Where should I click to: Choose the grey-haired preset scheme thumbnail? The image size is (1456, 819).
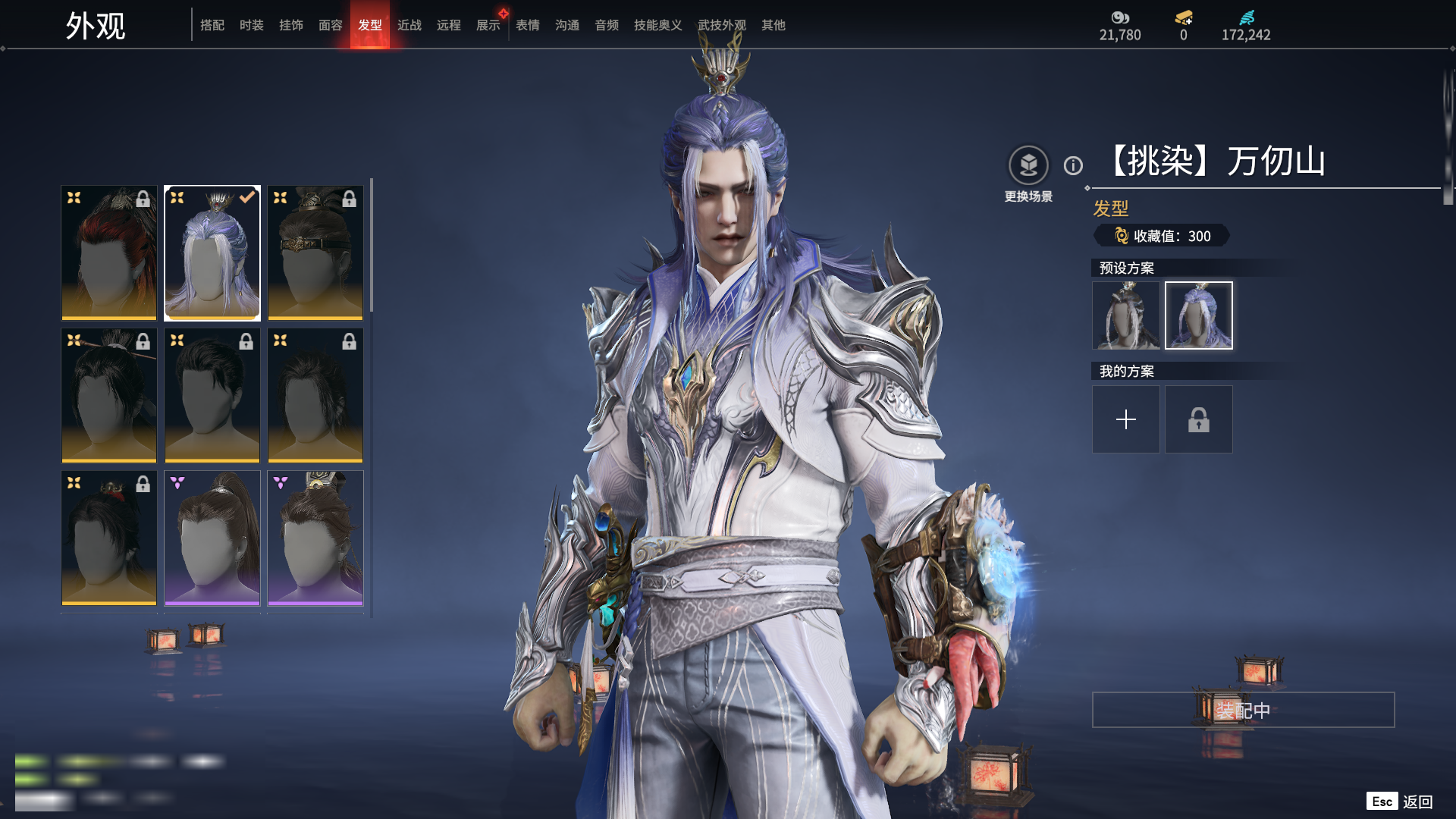[1125, 315]
